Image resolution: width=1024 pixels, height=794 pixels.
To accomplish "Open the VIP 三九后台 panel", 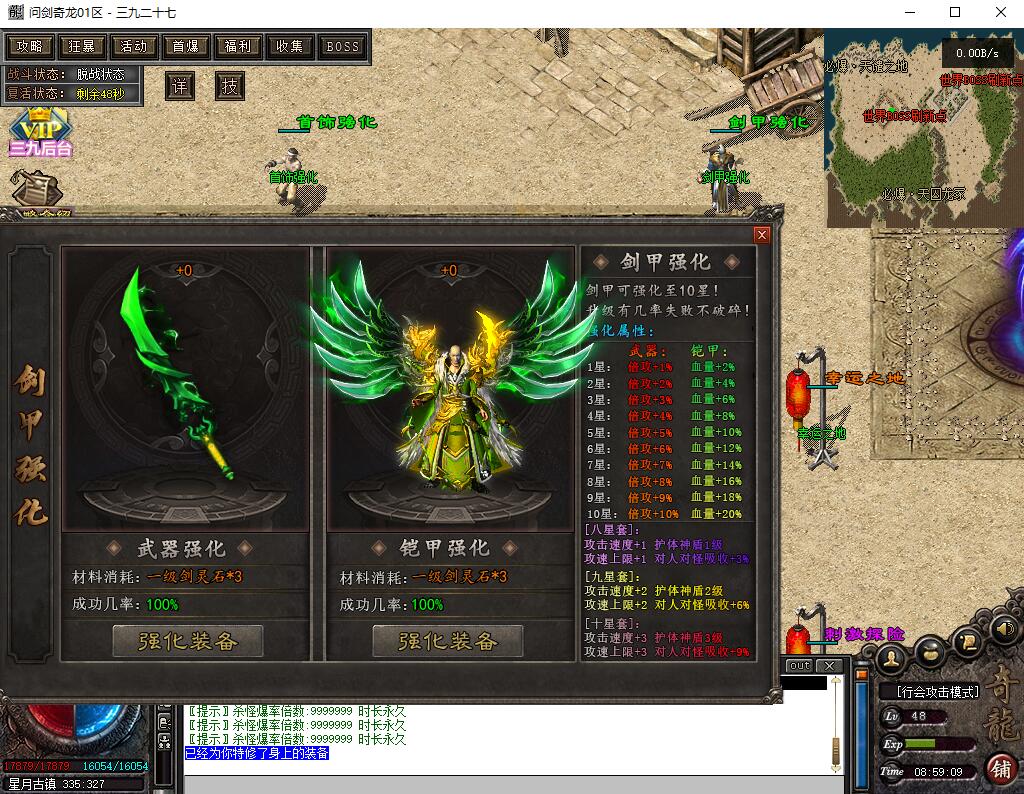I will tap(40, 133).
